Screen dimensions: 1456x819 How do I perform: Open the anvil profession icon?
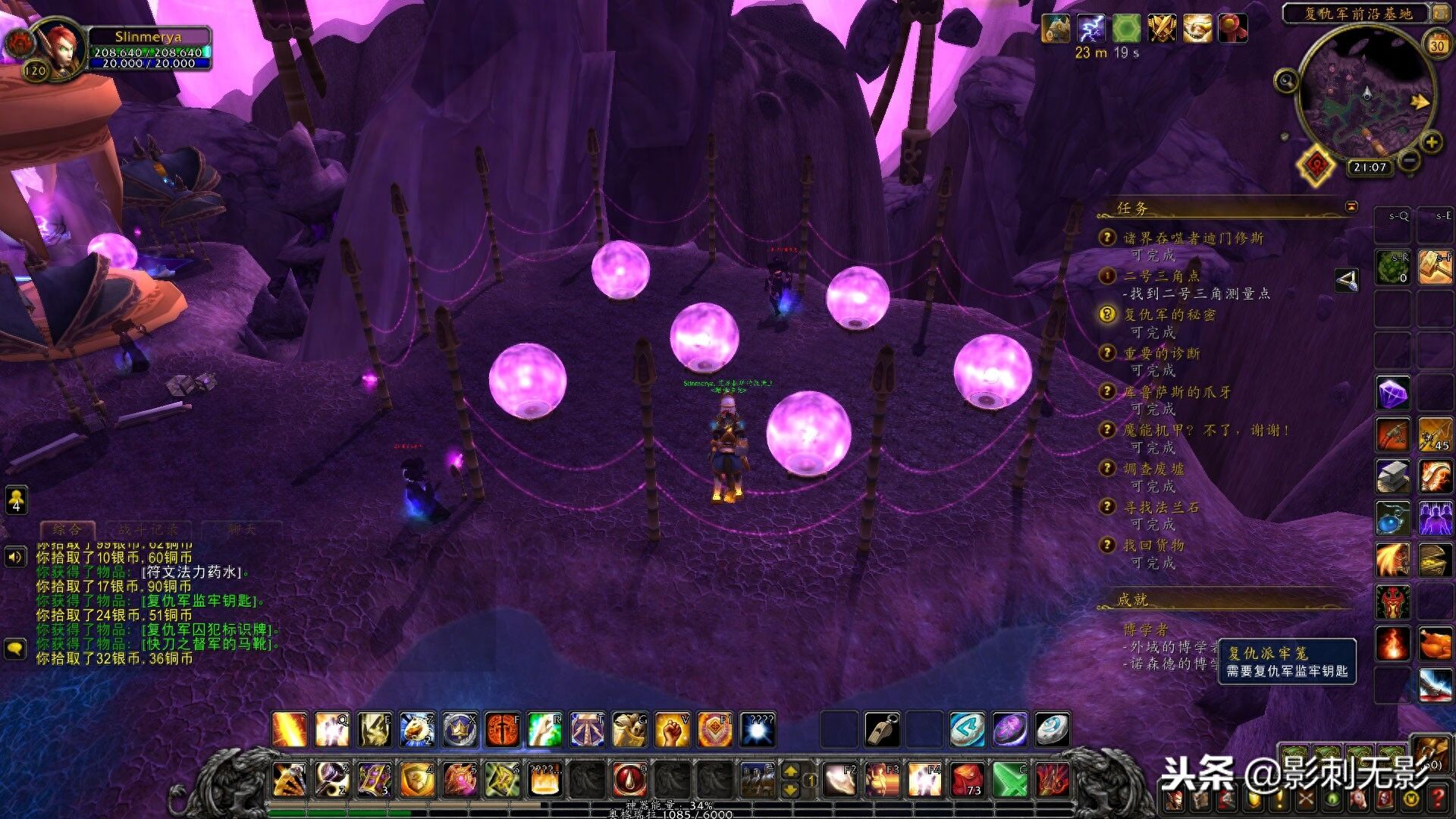click(1393, 476)
